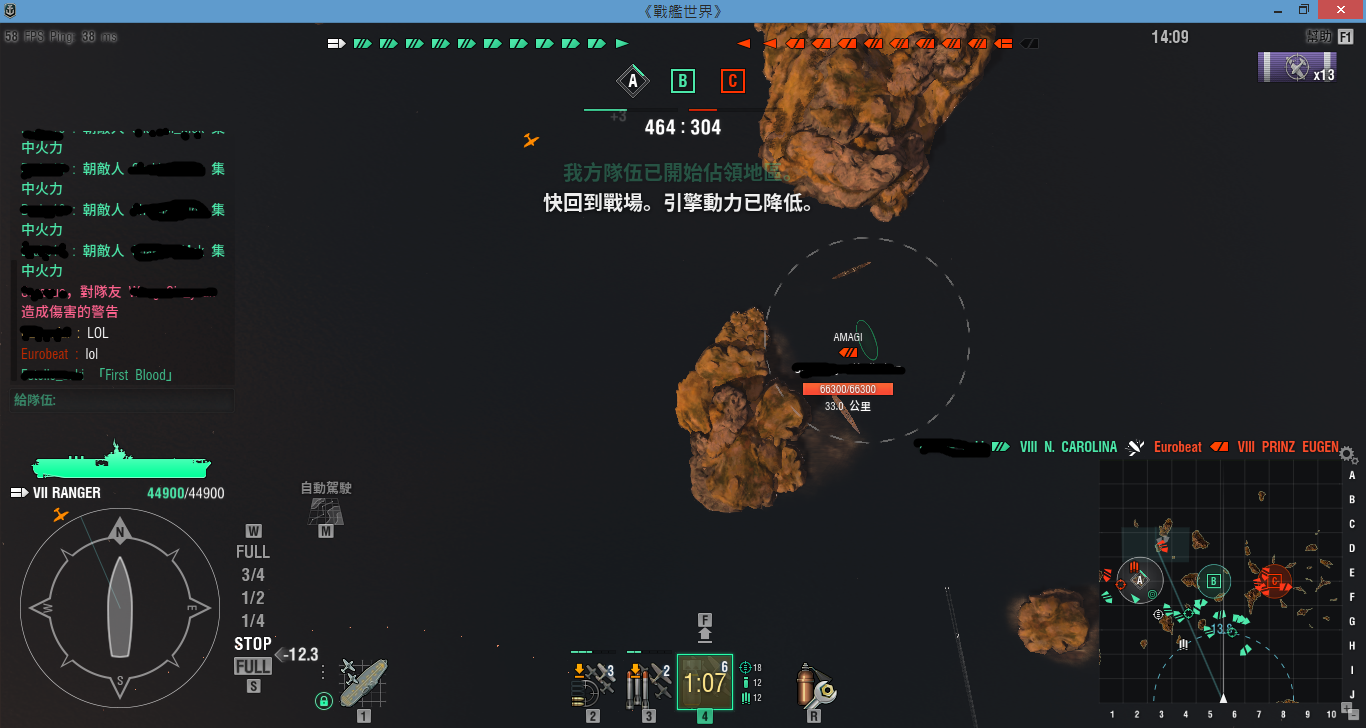Select the aircraft carrier ship view
1366x728 pixels.
click(362, 682)
